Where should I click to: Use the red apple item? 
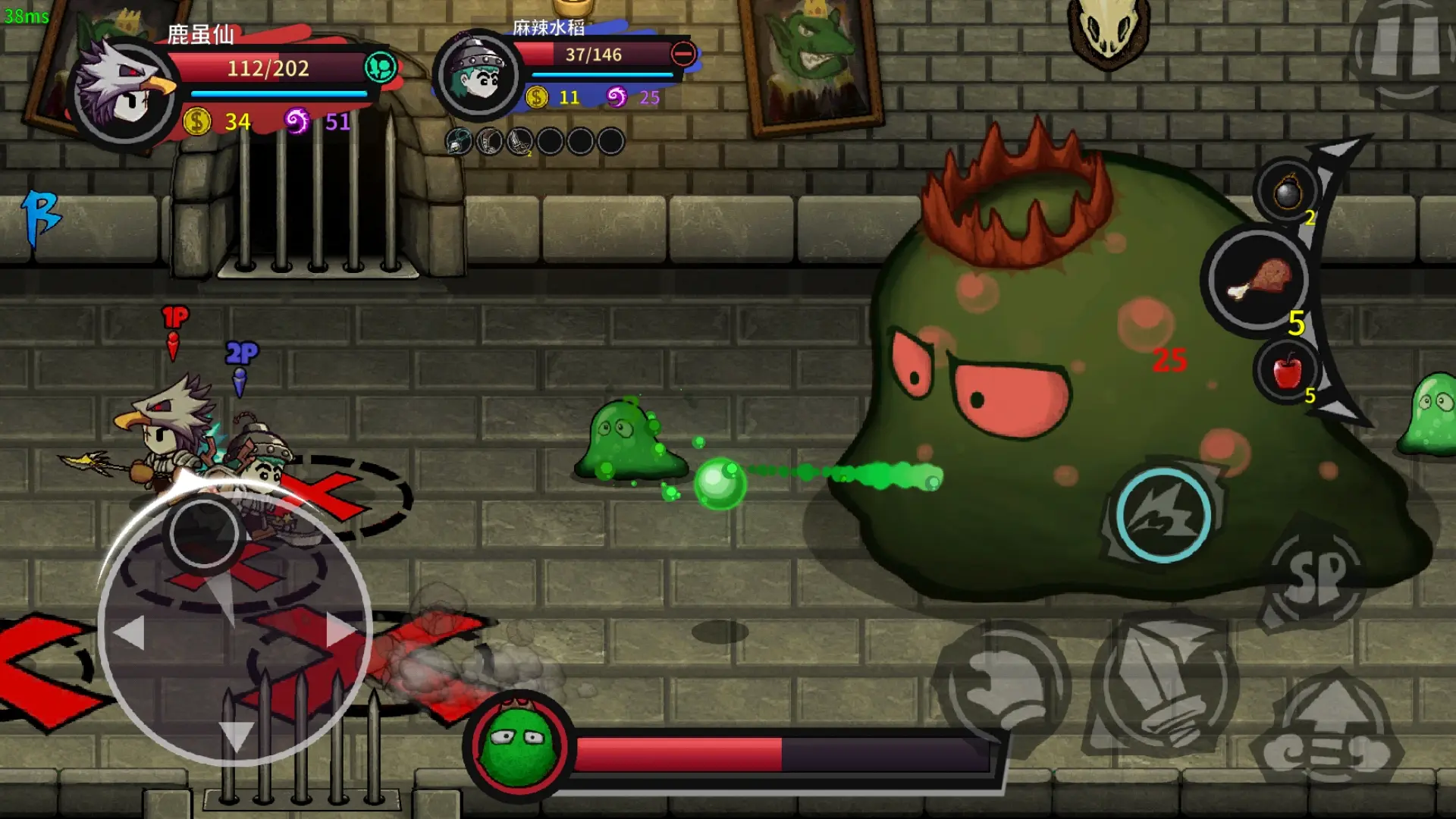click(x=1287, y=371)
